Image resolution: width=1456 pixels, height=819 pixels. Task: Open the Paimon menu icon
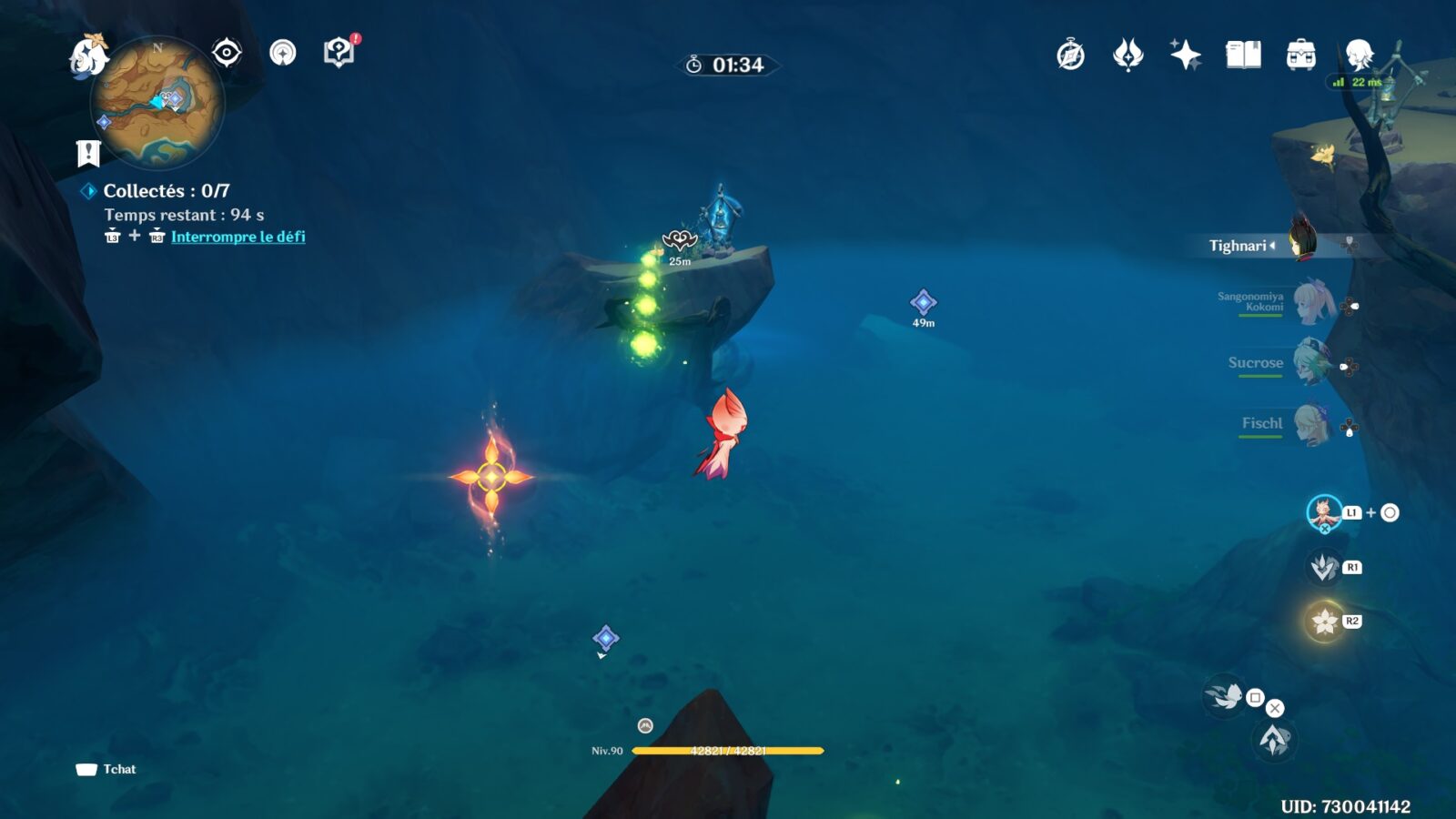tap(88, 55)
